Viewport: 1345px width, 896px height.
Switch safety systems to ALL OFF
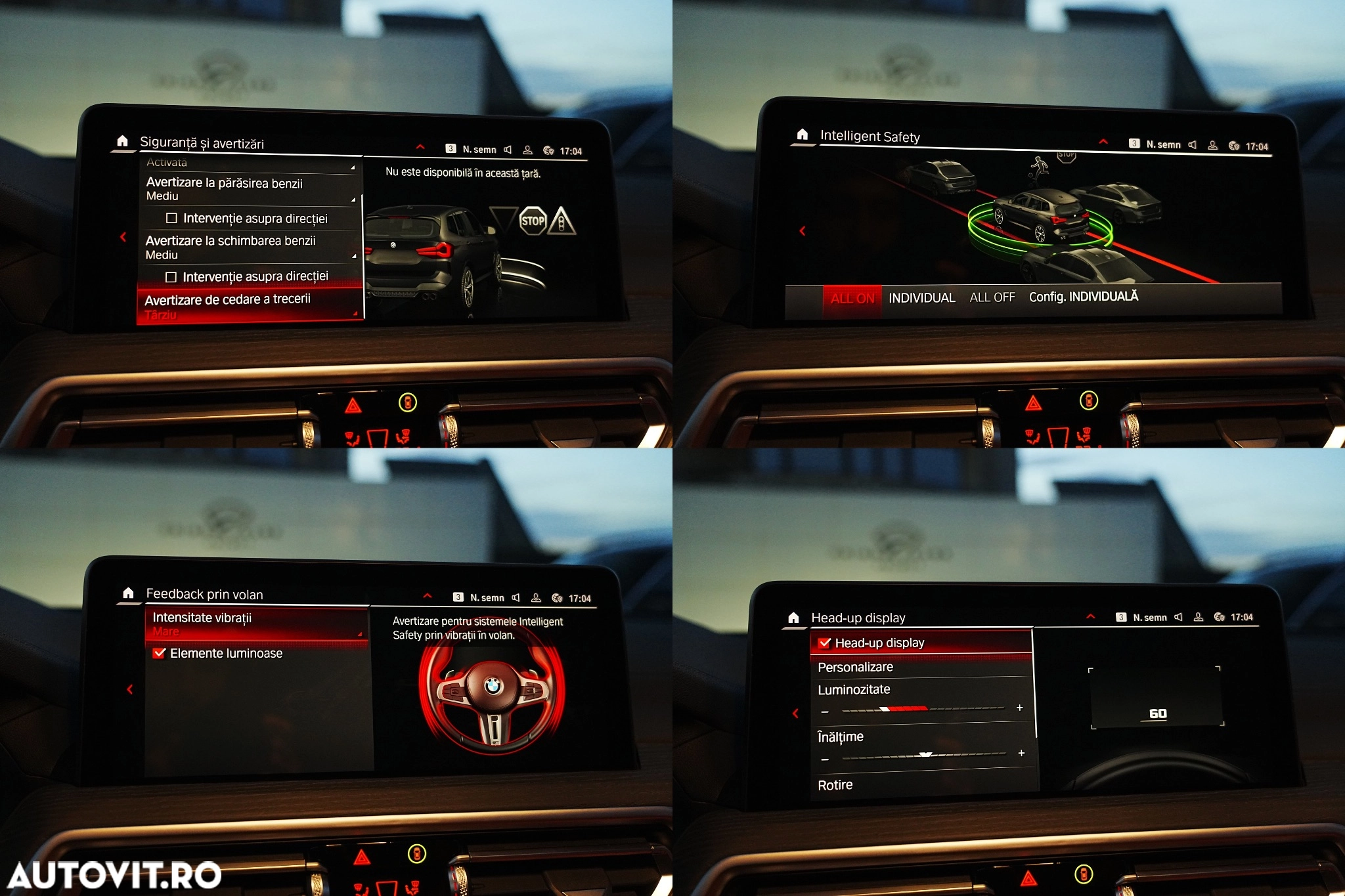992,297
